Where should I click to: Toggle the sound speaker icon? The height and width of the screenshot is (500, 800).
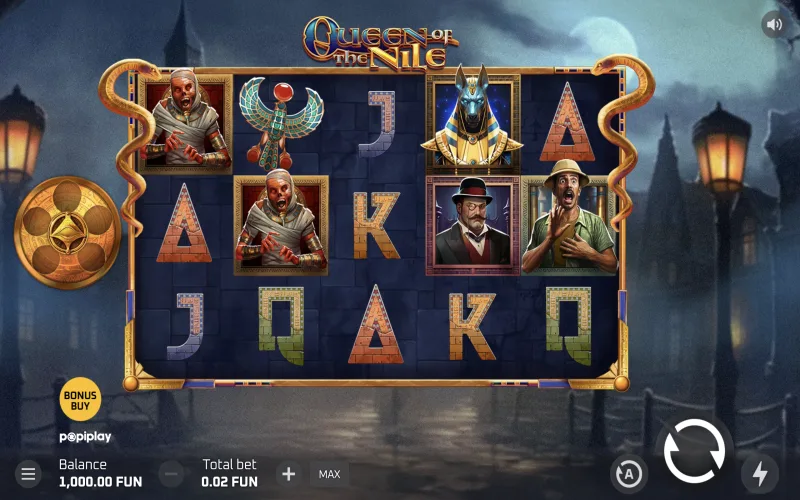click(x=774, y=24)
